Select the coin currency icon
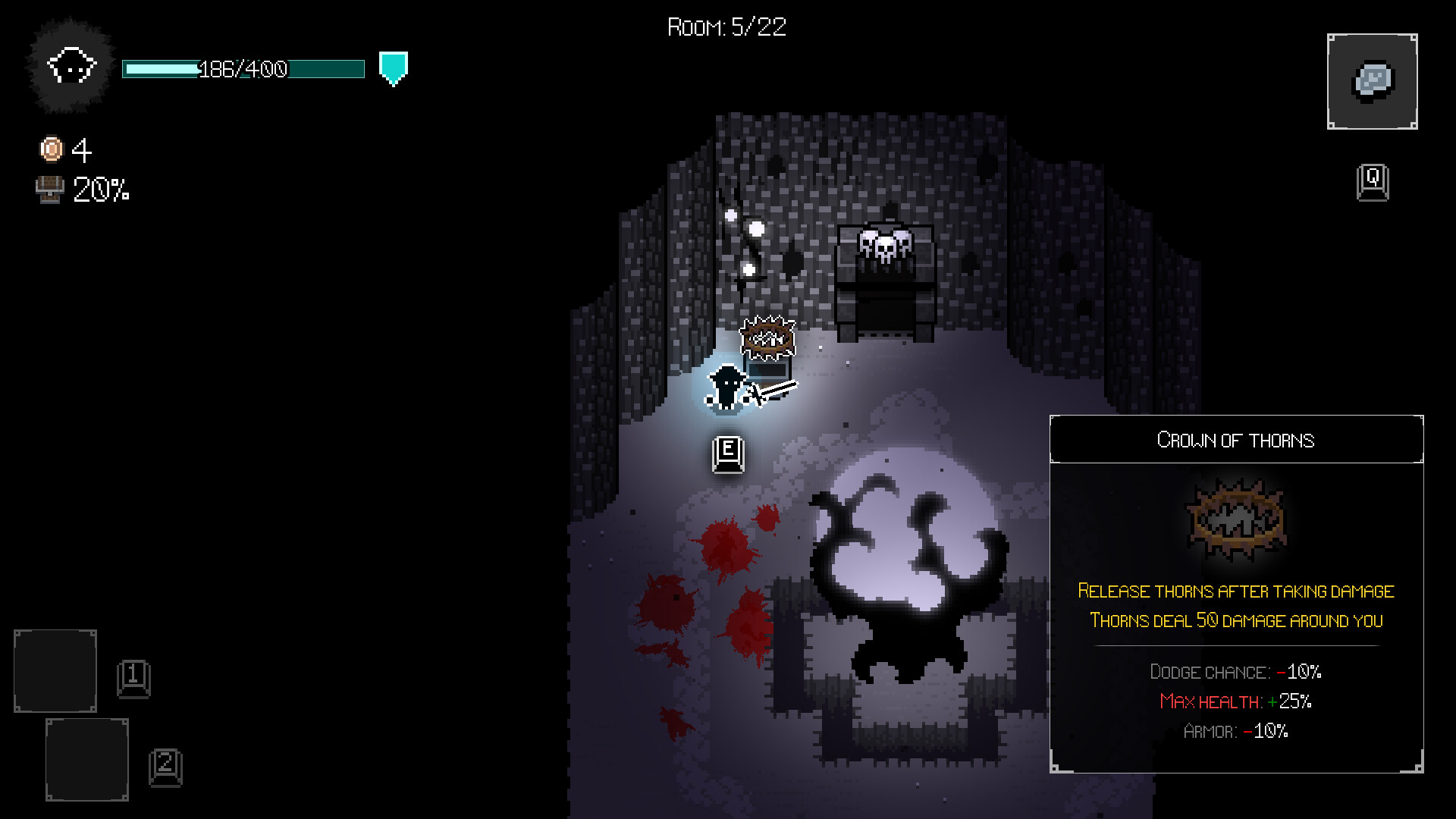This screenshot has height=819, width=1456. pyautogui.click(x=50, y=149)
